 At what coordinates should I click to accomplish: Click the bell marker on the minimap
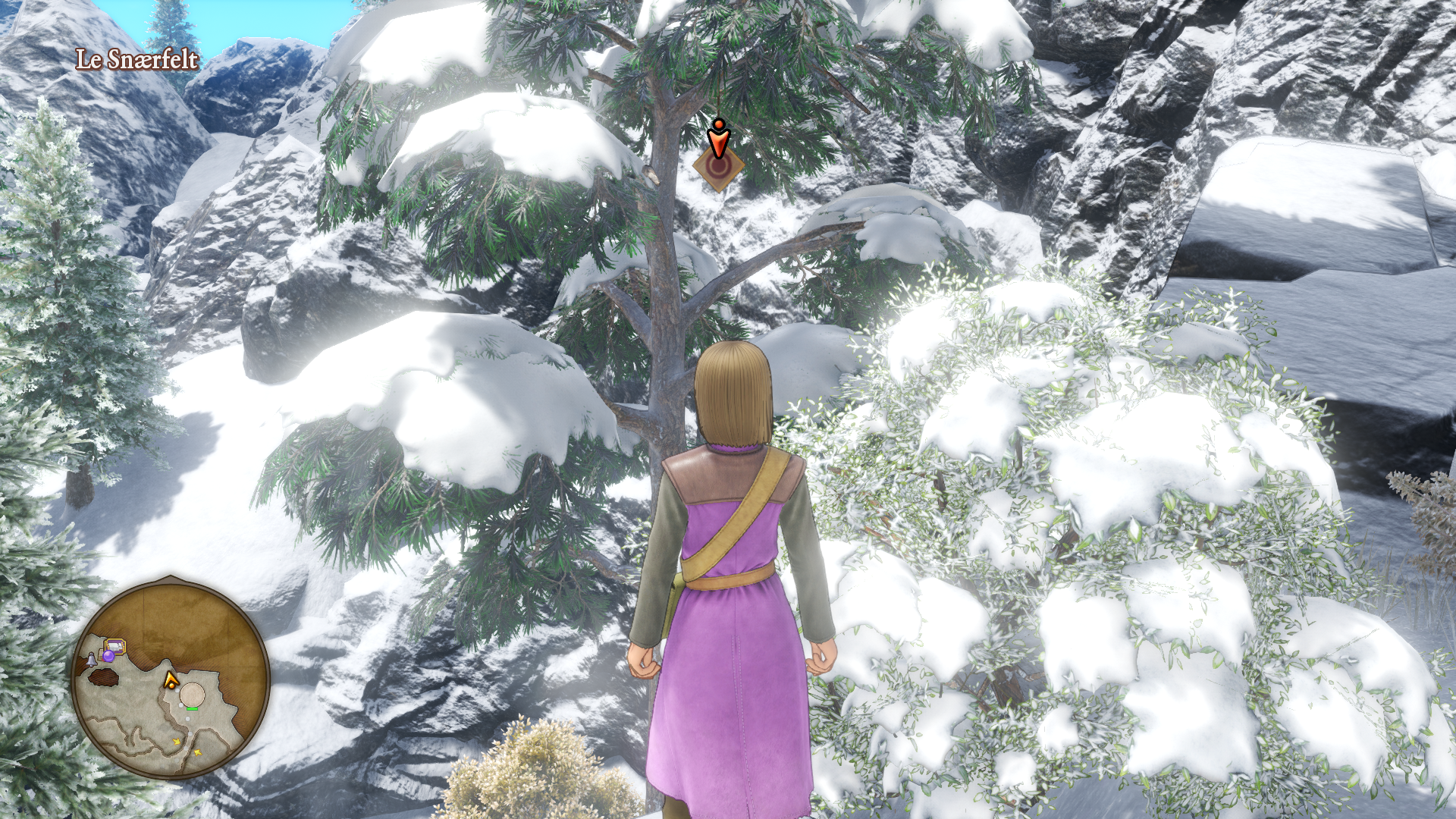point(92,660)
